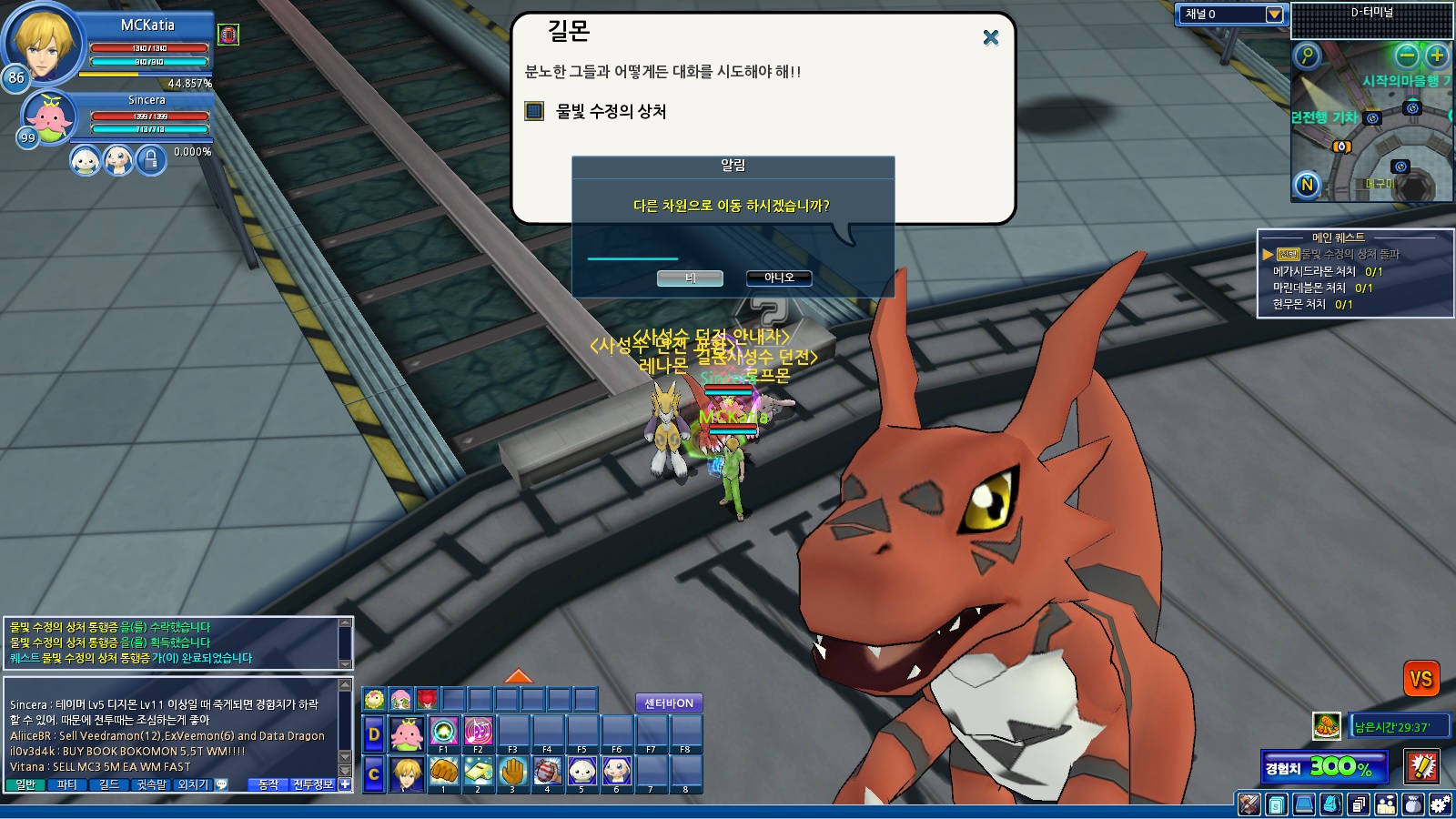Click the minimap magnifier search button

(1307, 56)
